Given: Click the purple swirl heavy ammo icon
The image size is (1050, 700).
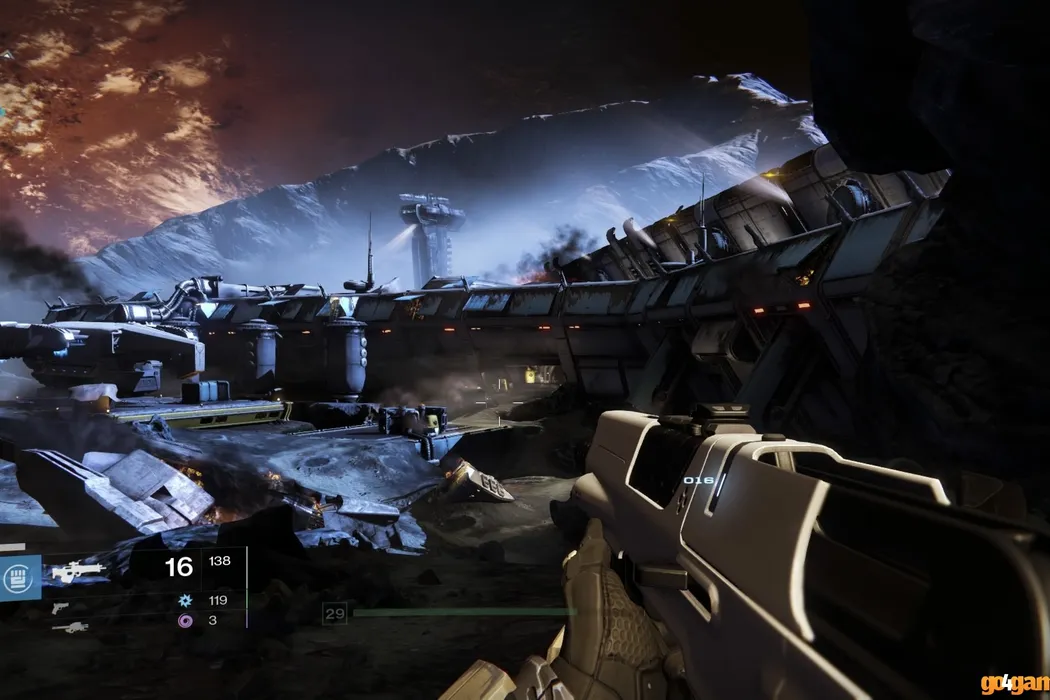Looking at the screenshot, I should [184, 621].
